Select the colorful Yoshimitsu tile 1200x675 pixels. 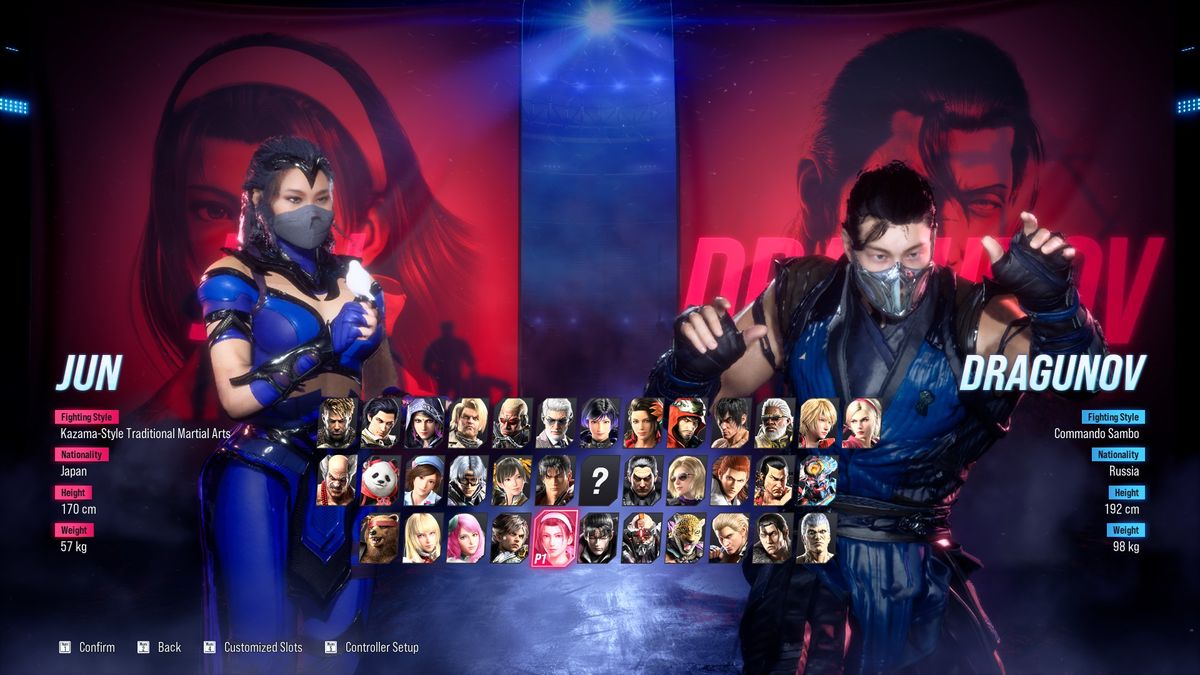(817, 481)
